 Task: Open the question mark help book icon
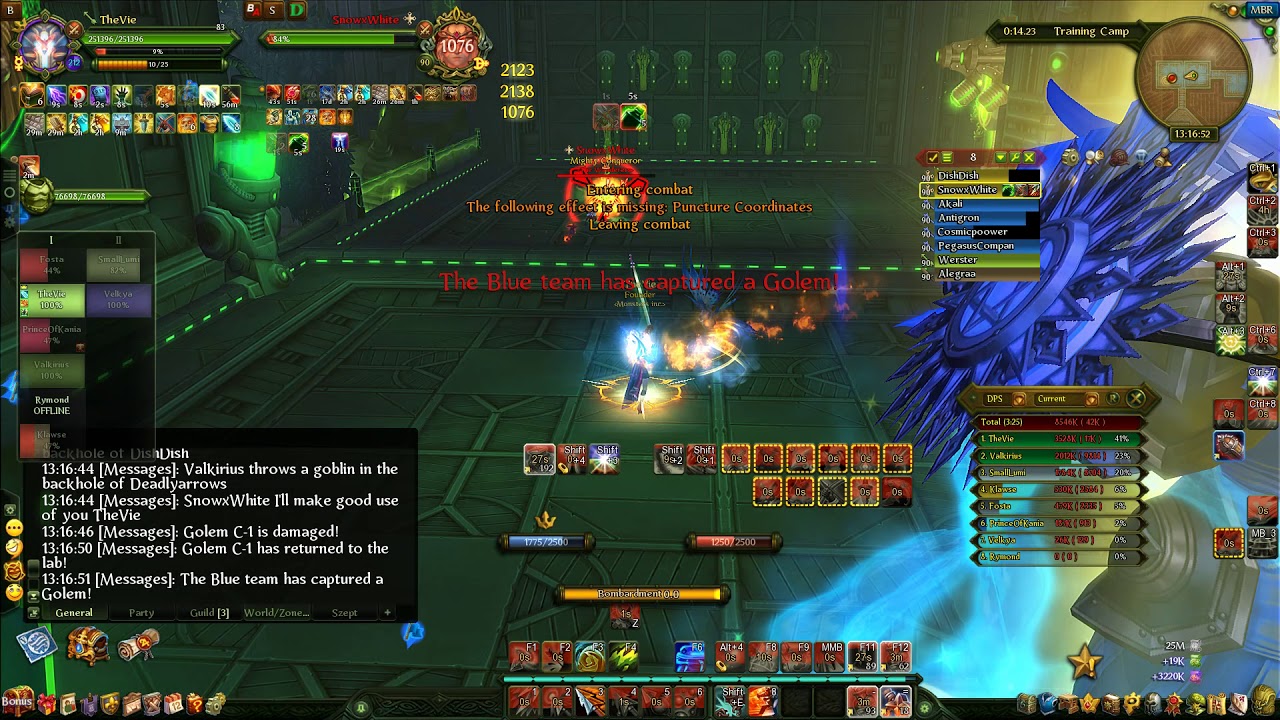tap(196, 704)
